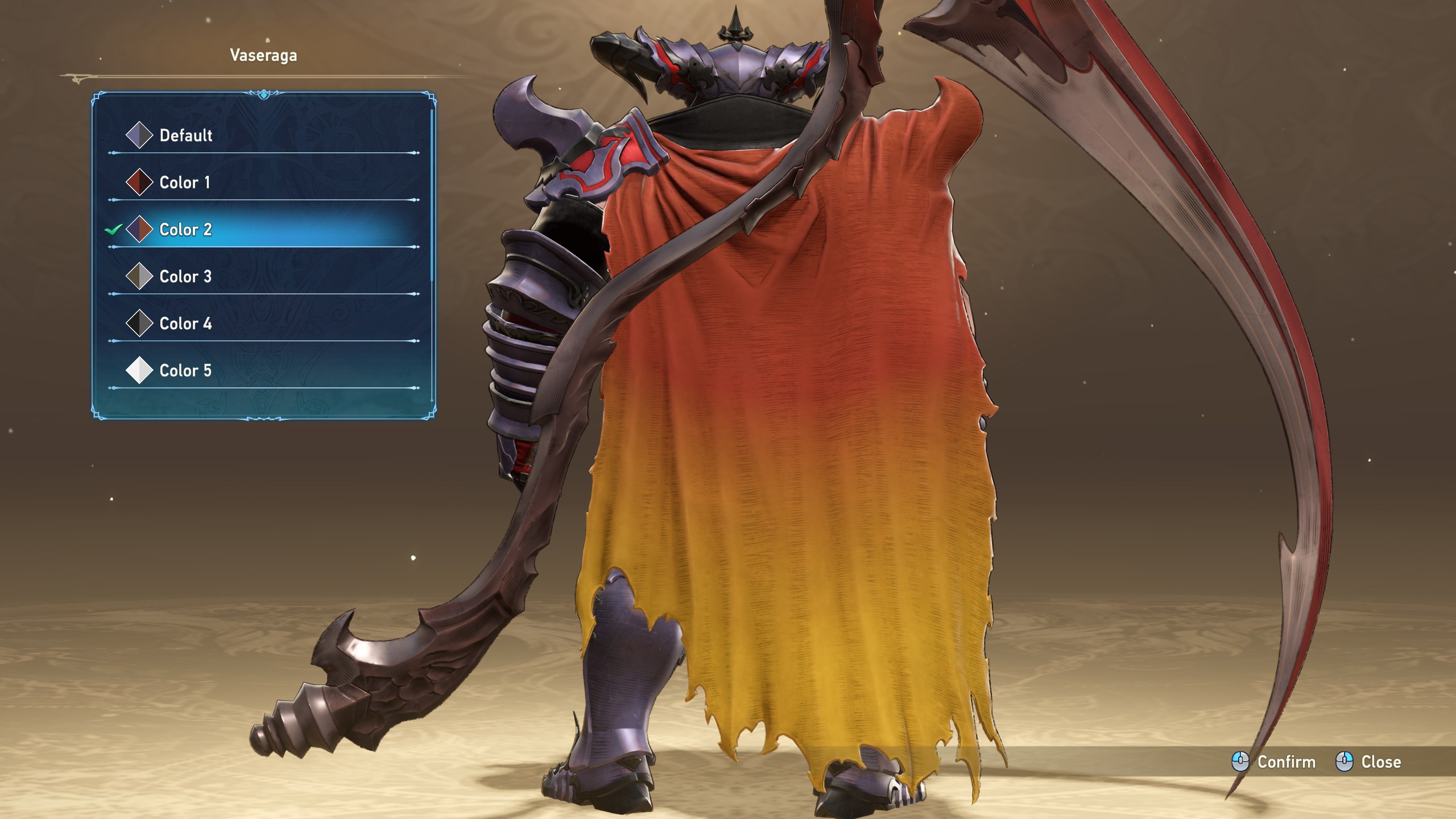
Task: Choose the Color 1 option
Action: click(184, 183)
